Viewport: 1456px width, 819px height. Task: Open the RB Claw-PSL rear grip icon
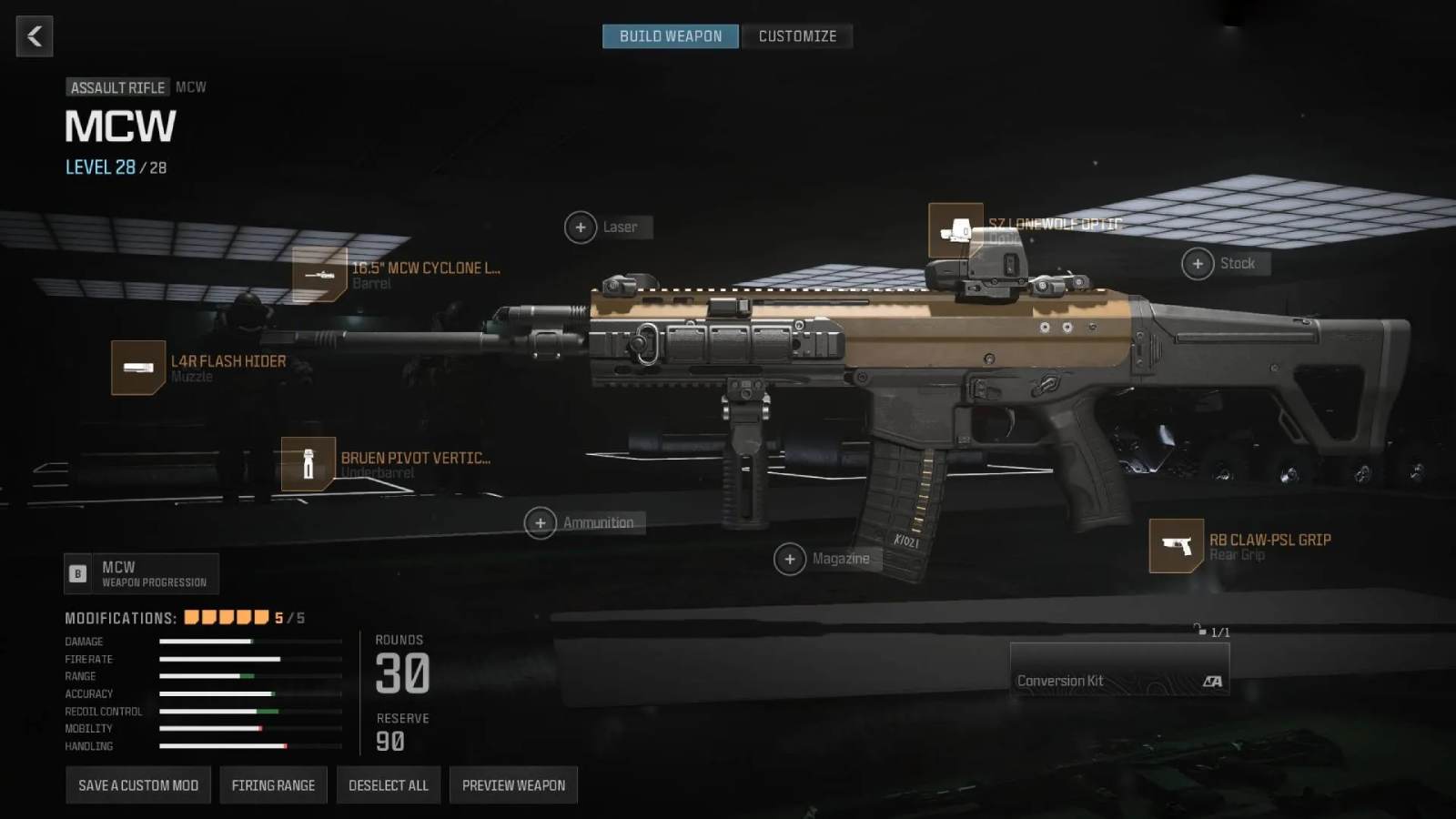pyautogui.click(x=1176, y=545)
